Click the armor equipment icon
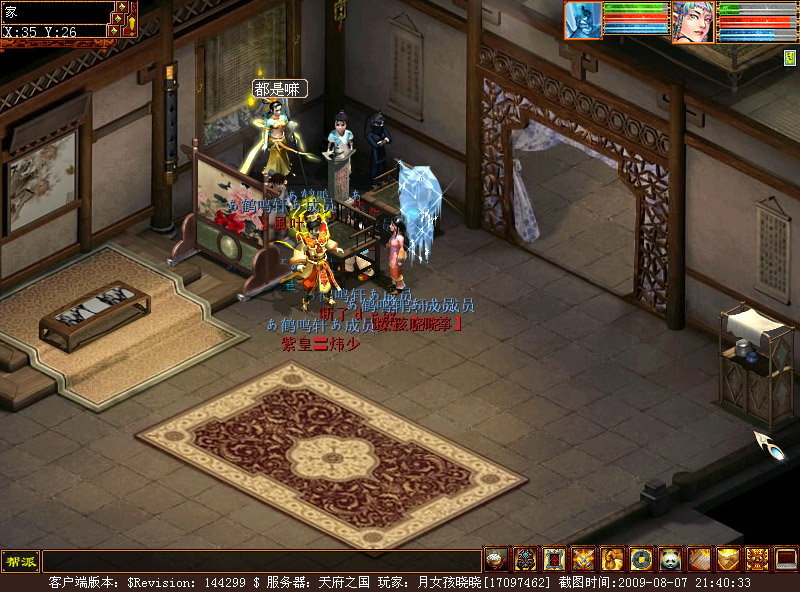 (525, 560)
